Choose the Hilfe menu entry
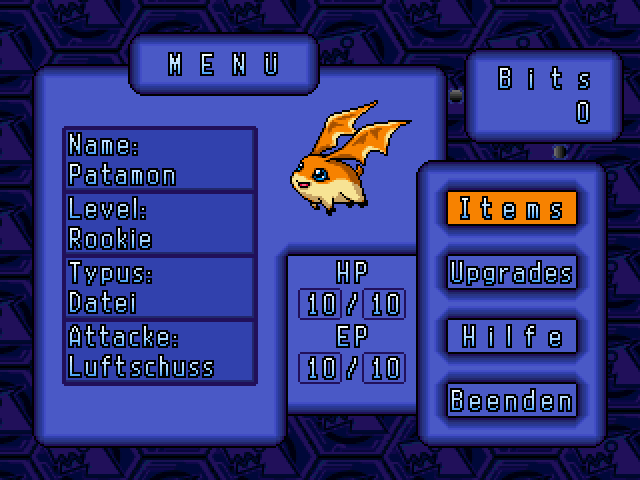 tap(511, 337)
